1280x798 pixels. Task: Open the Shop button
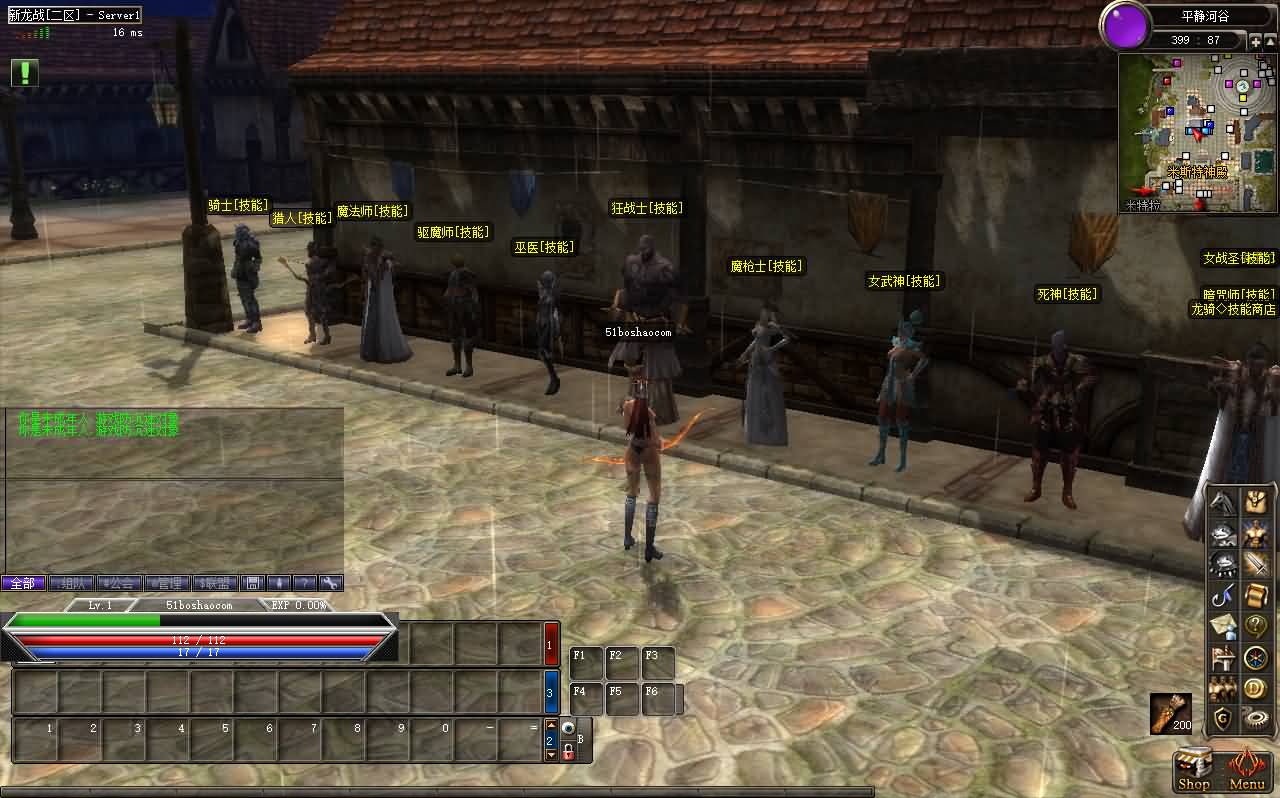(x=1193, y=771)
